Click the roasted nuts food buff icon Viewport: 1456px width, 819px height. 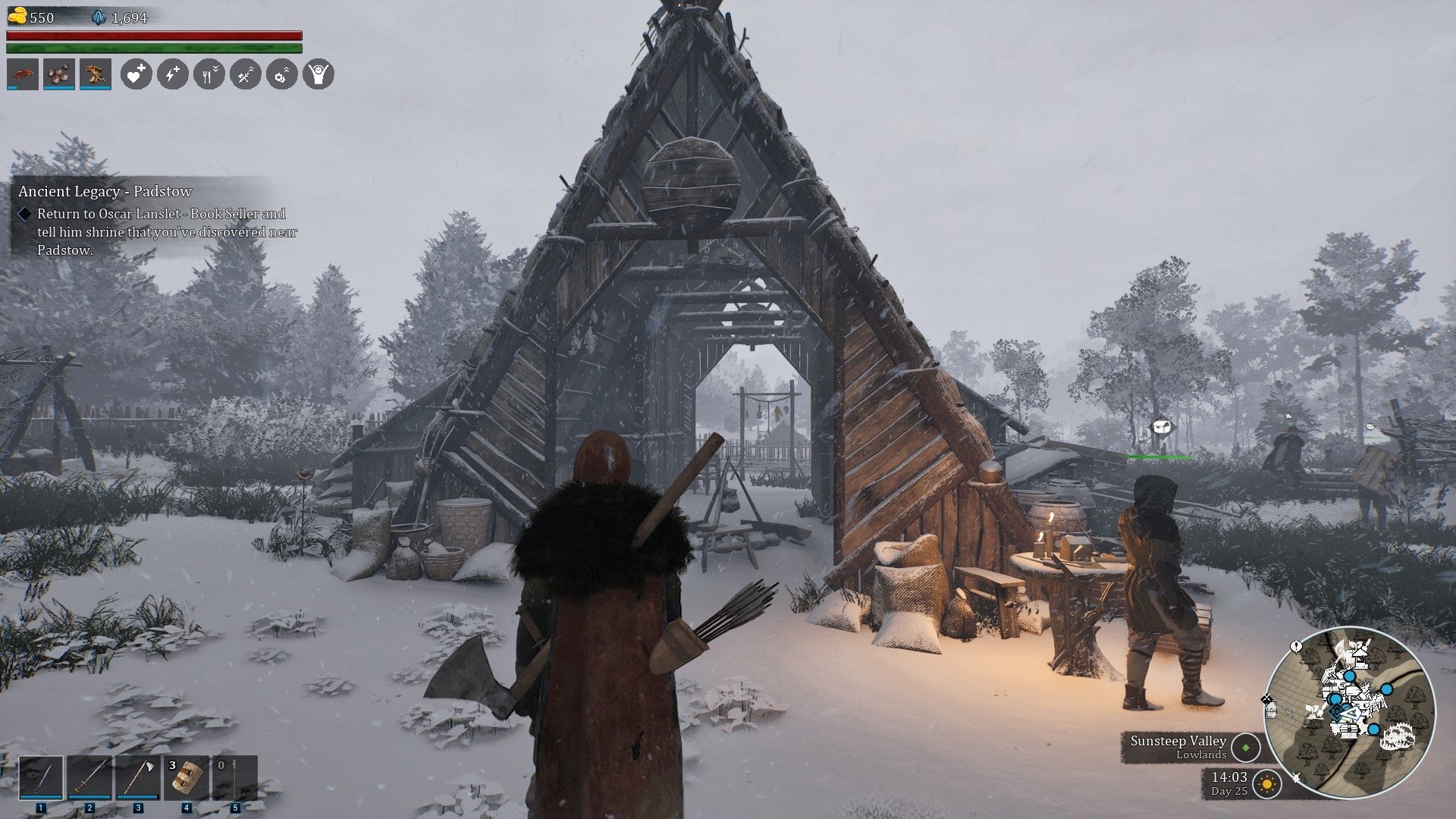pyautogui.click(x=59, y=74)
